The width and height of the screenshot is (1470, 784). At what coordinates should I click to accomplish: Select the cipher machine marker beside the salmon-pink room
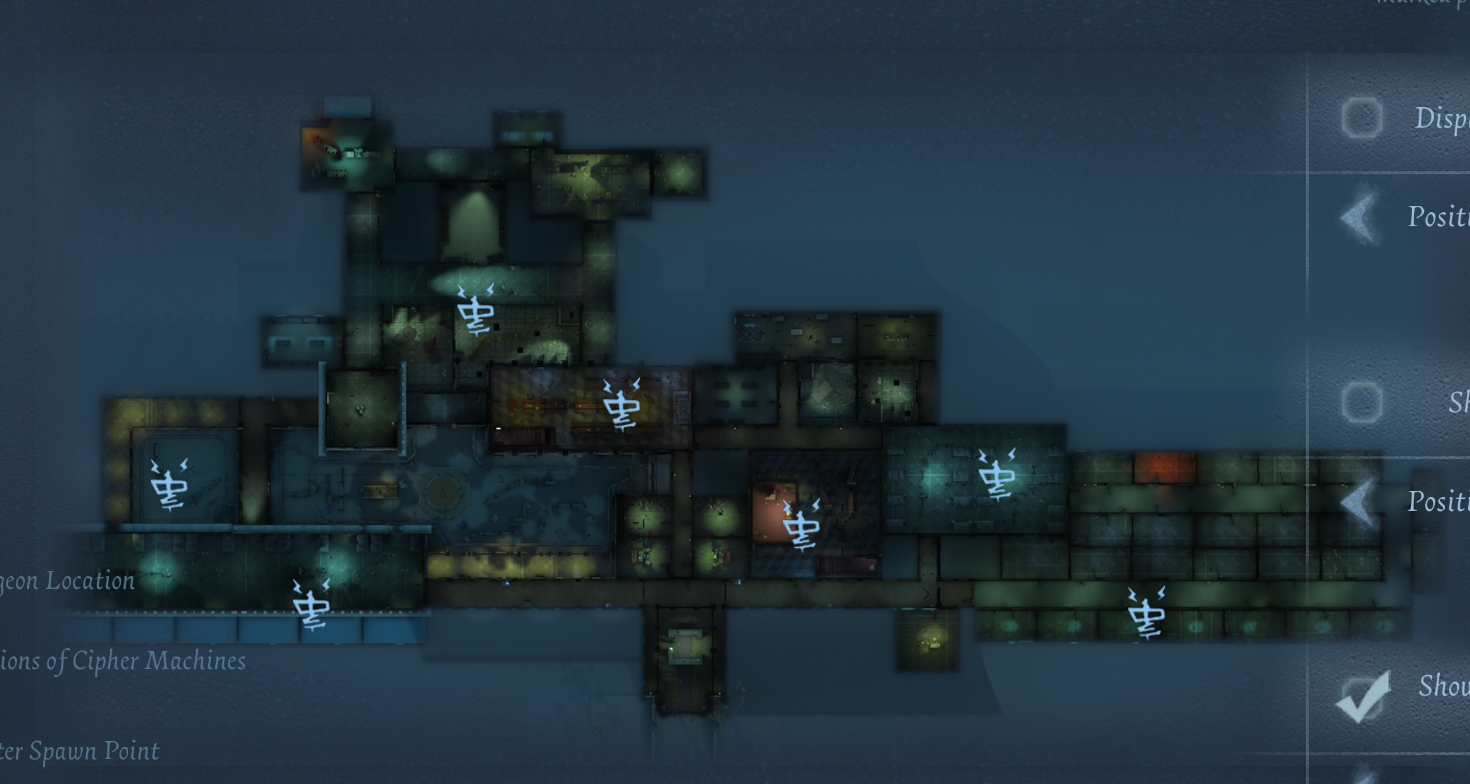801,524
